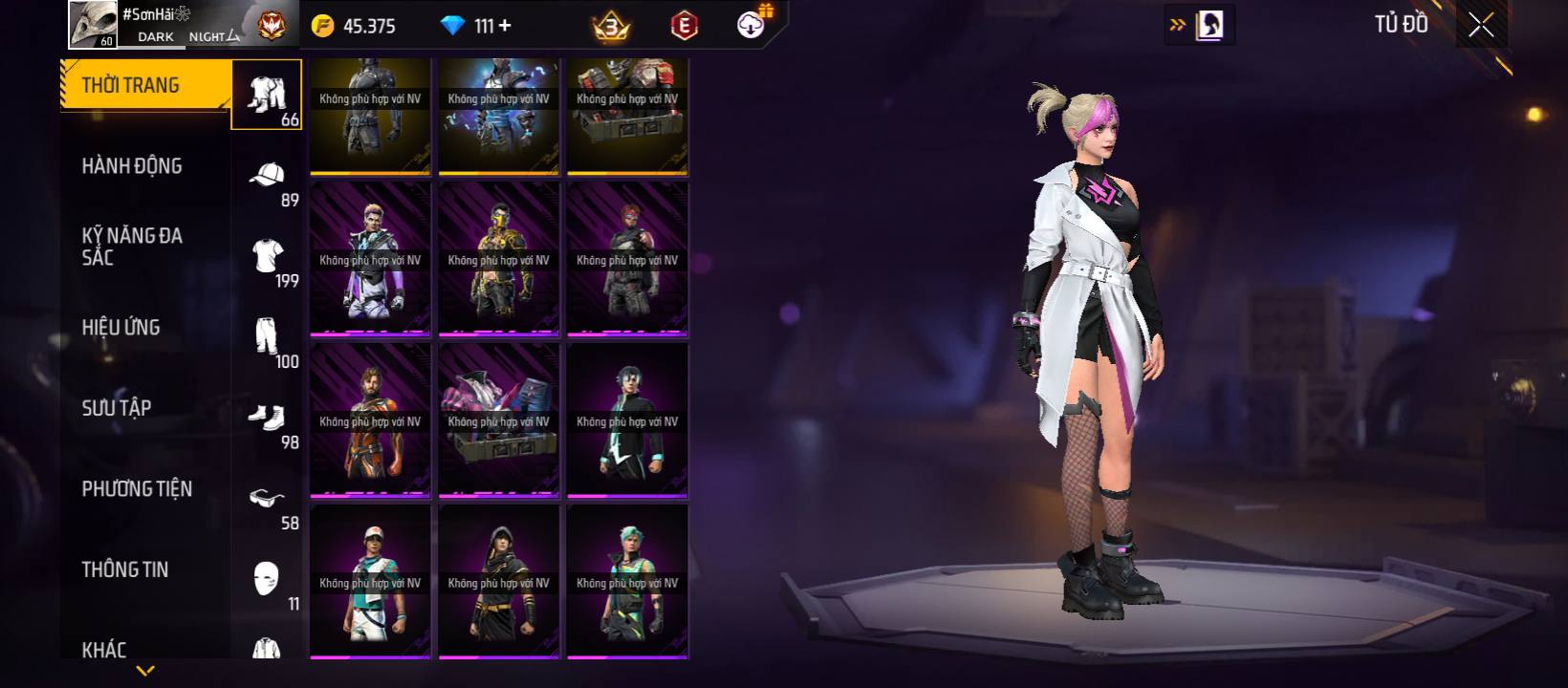Choose the cap headwear subcategory icon
Image resolution: width=1568 pixels, height=688 pixels.
click(x=267, y=176)
